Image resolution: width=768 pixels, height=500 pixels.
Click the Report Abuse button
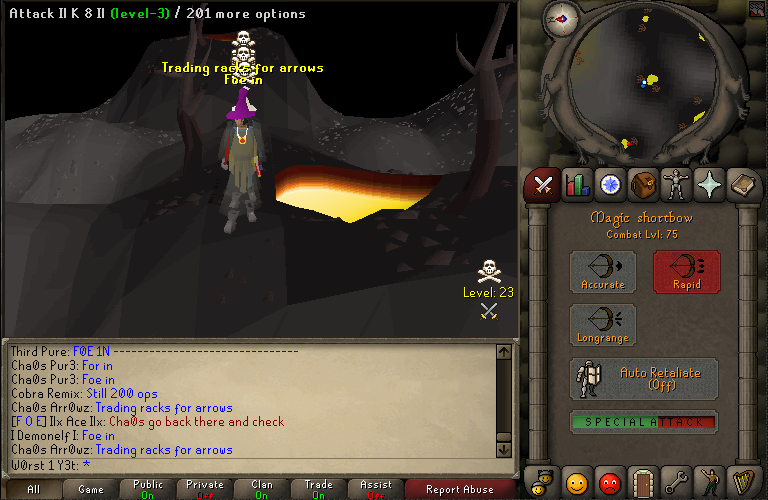[x=459, y=490]
